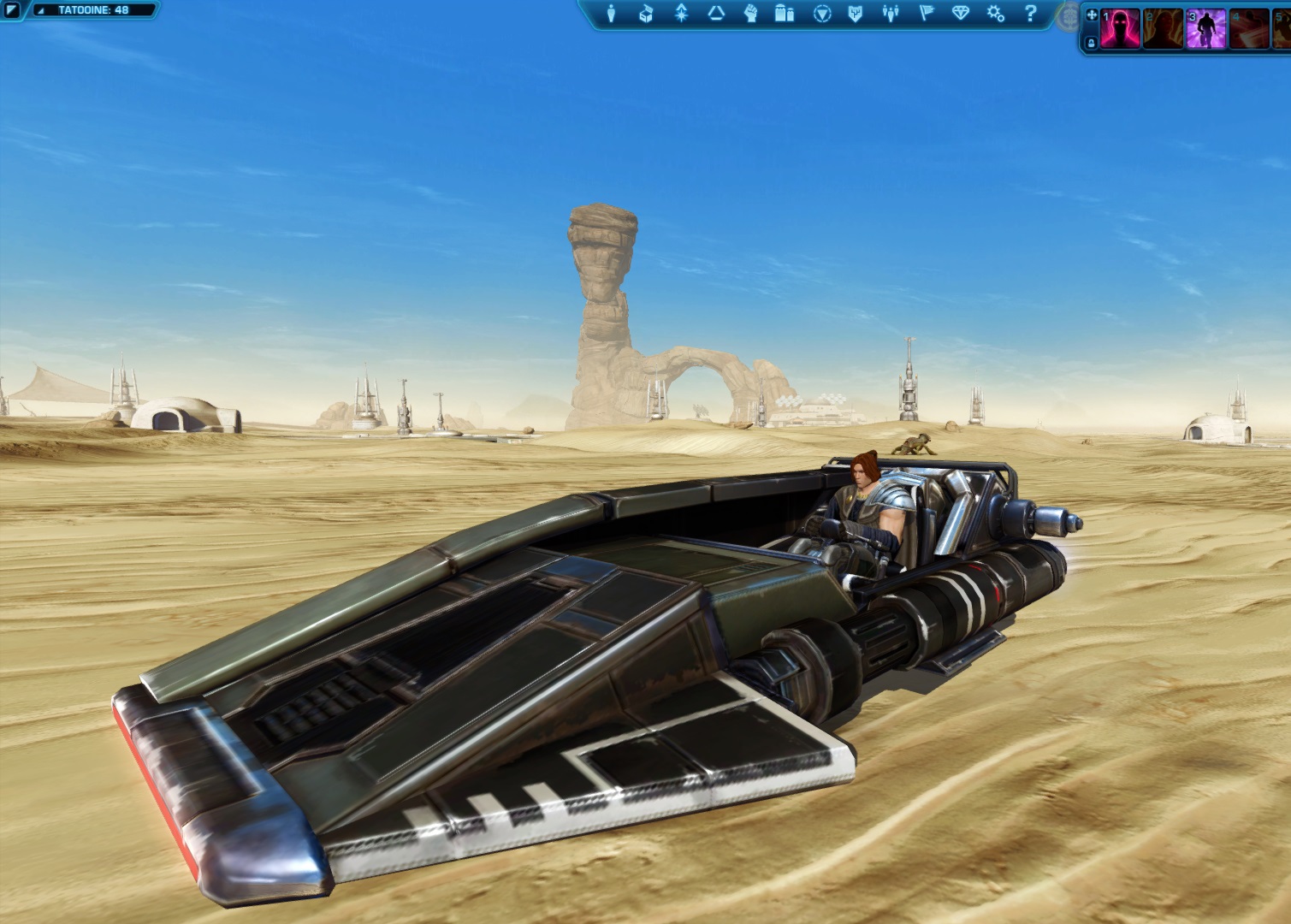
Task: Open the triangular arrows menu icon
Action: (716, 14)
